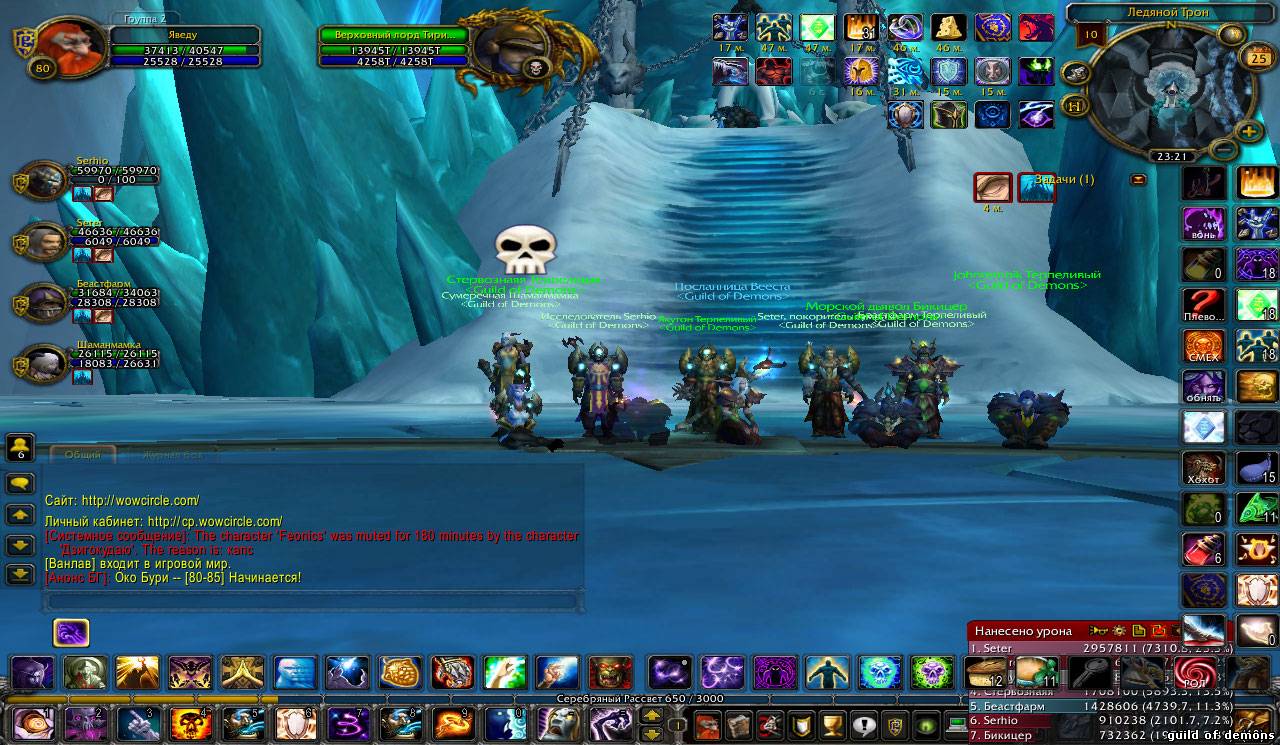
Task: Open the General chat tab
Action: pyautogui.click(x=82, y=453)
